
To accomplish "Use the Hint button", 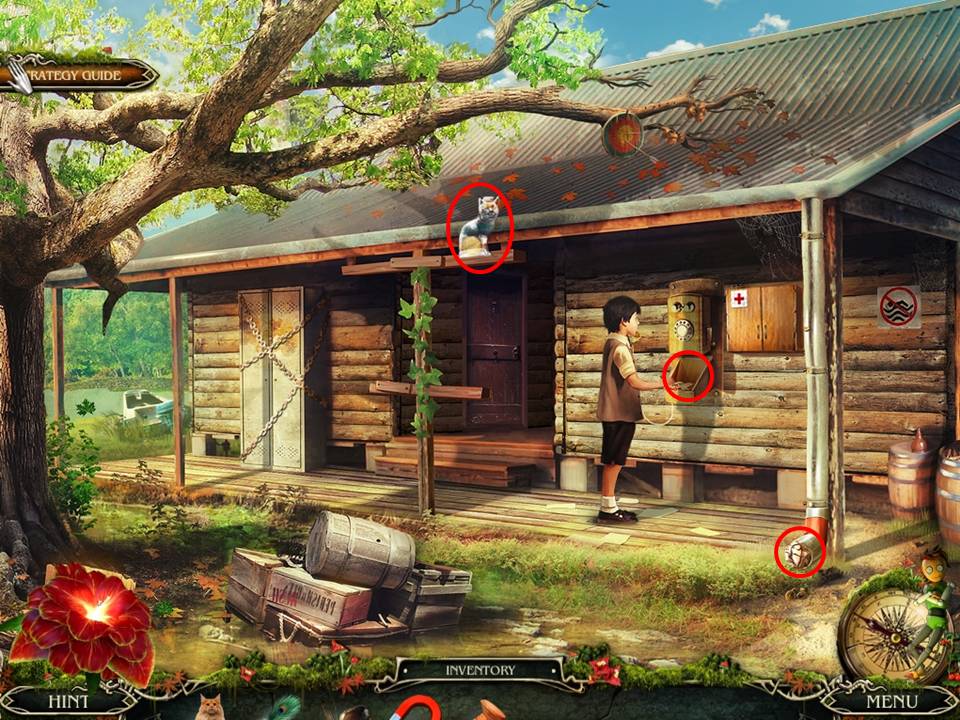I will [x=67, y=701].
